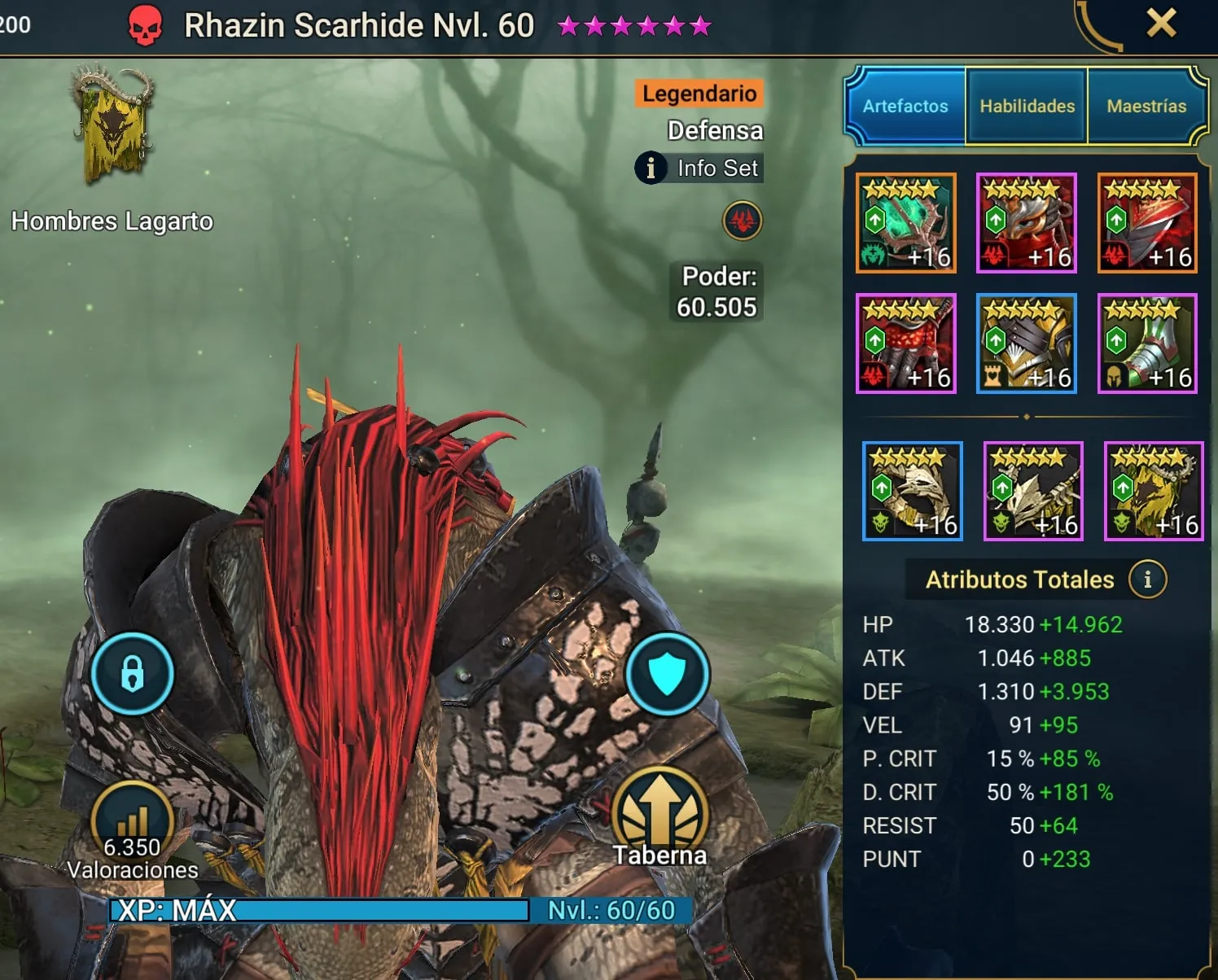Select the equipped weapon artifact slot

(x=906, y=223)
